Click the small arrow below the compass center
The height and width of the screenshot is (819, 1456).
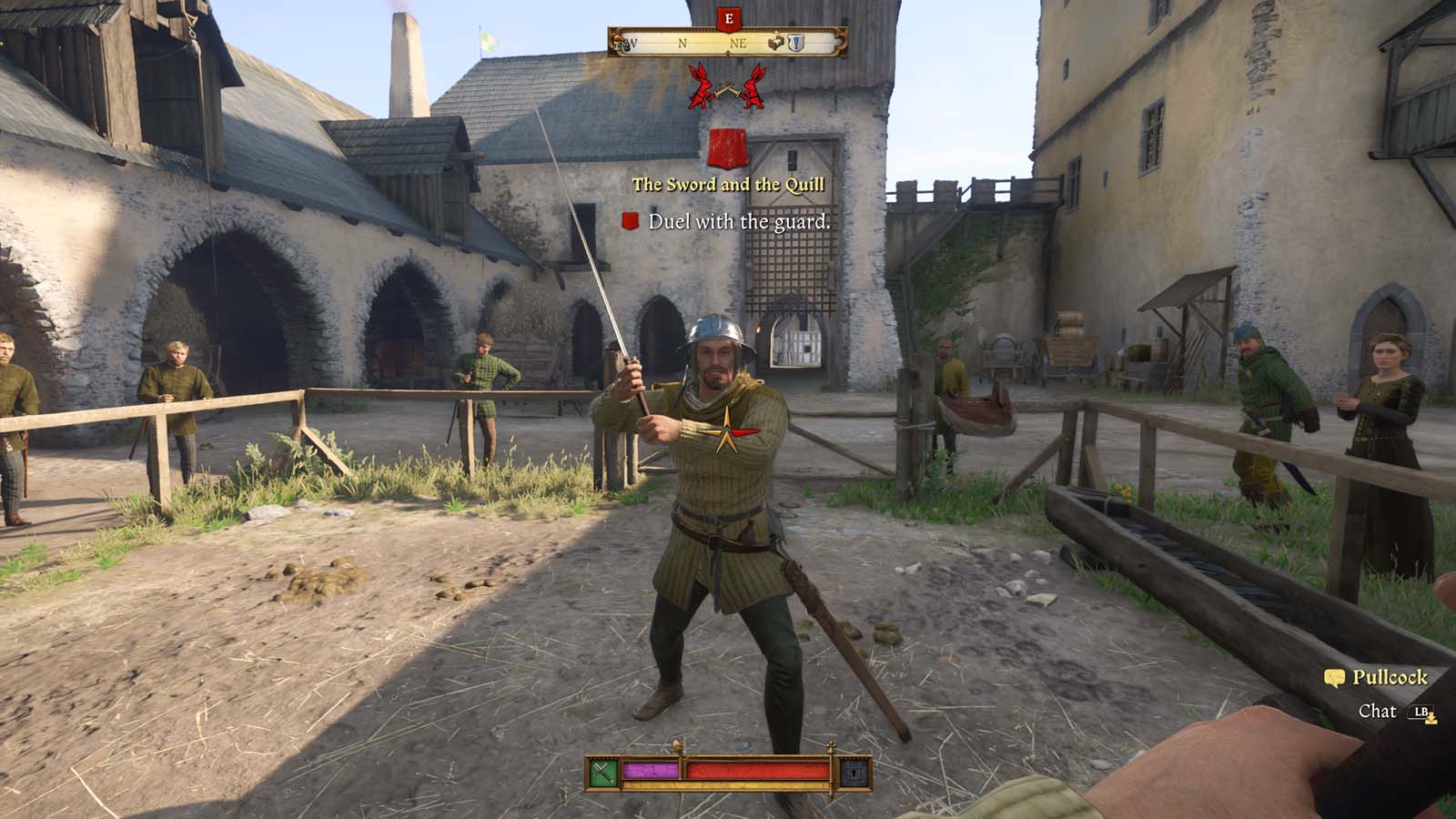pyautogui.click(x=728, y=54)
